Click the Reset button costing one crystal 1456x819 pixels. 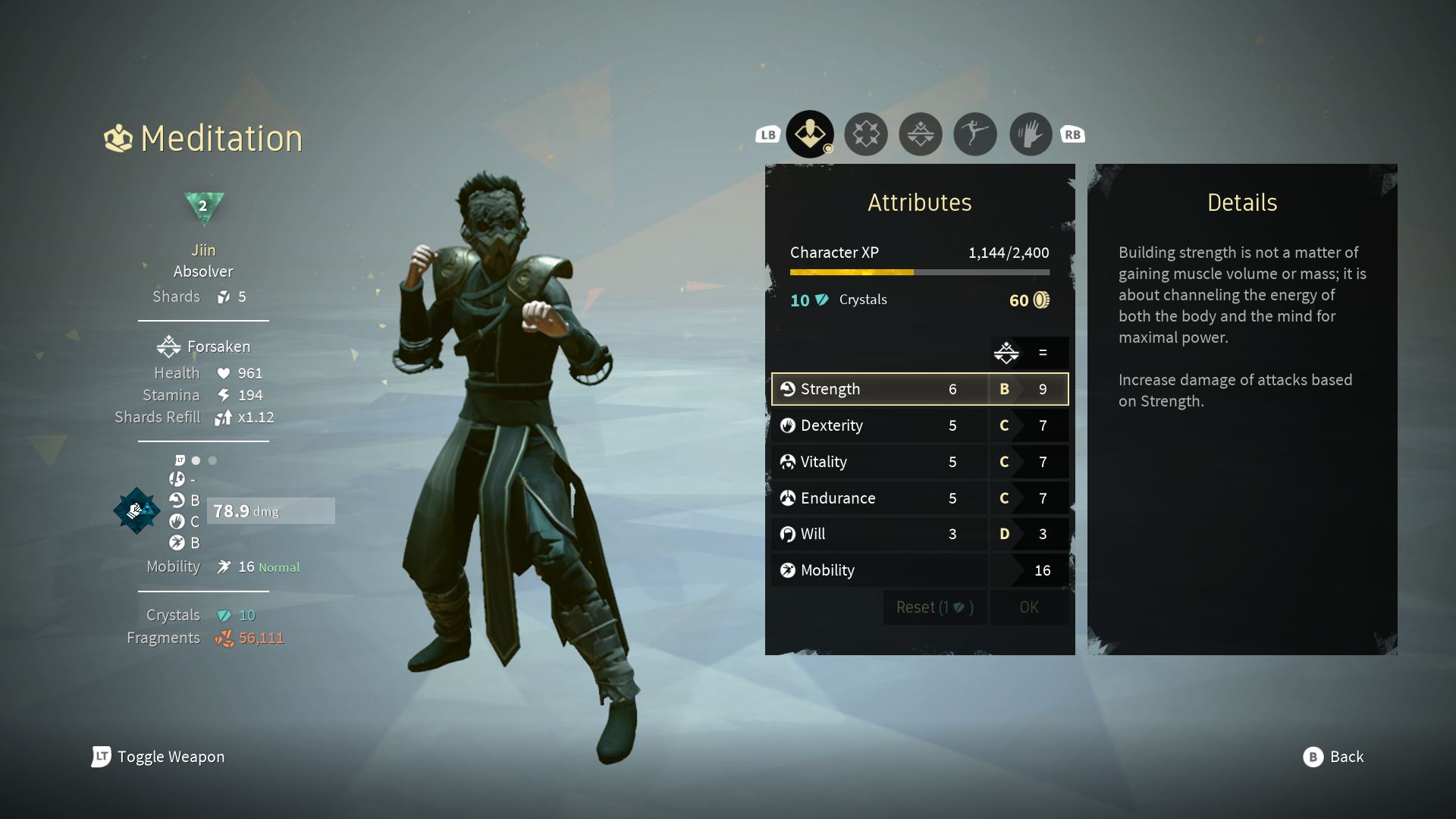(x=934, y=607)
